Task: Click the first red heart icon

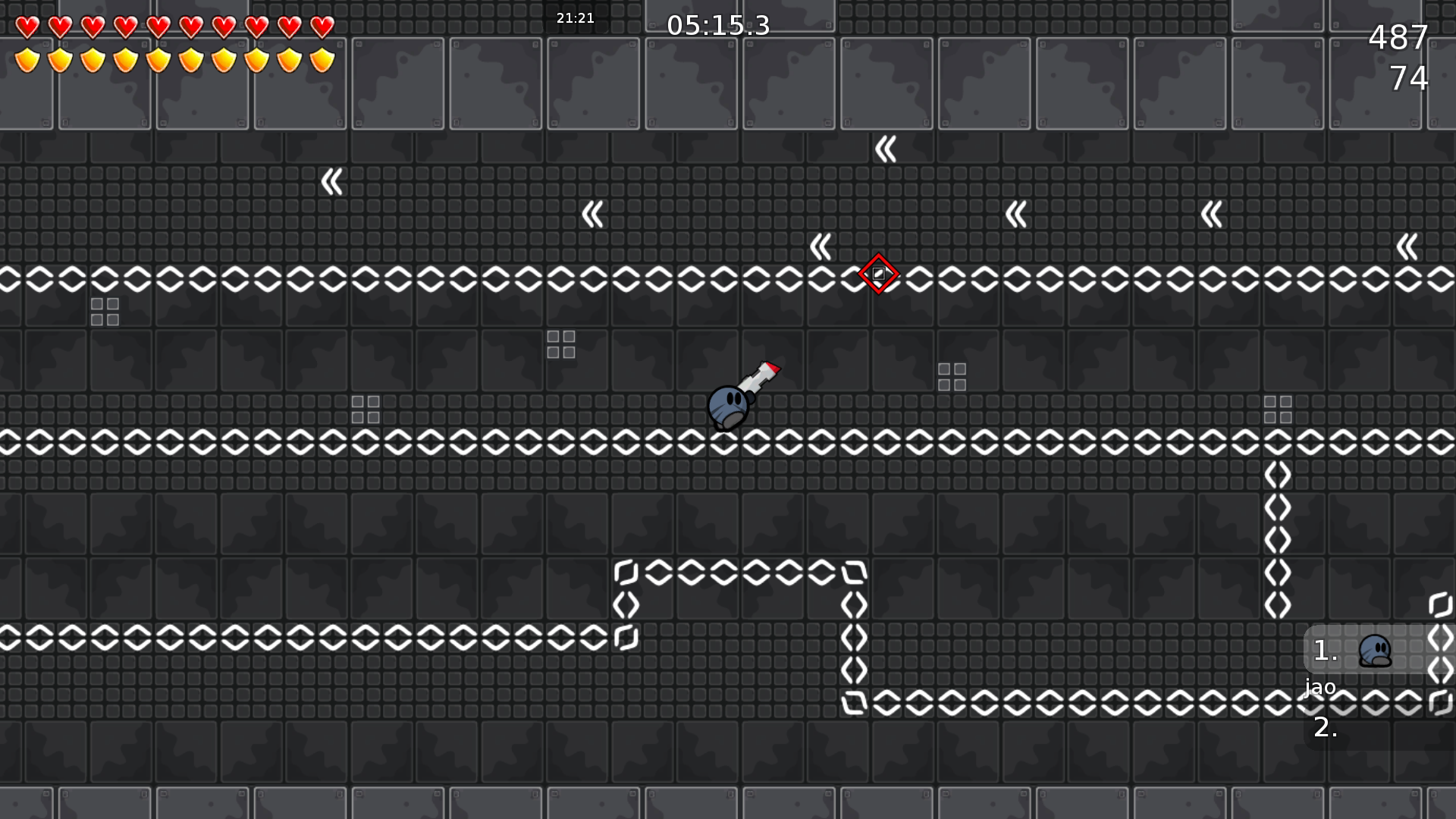Action: [x=28, y=27]
